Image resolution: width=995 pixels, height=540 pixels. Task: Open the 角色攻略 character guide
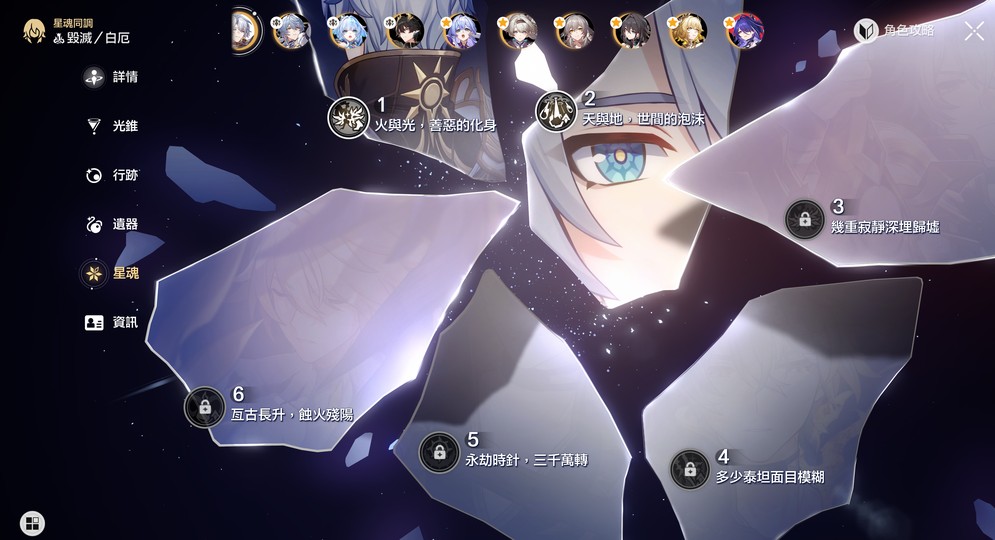click(x=894, y=31)
